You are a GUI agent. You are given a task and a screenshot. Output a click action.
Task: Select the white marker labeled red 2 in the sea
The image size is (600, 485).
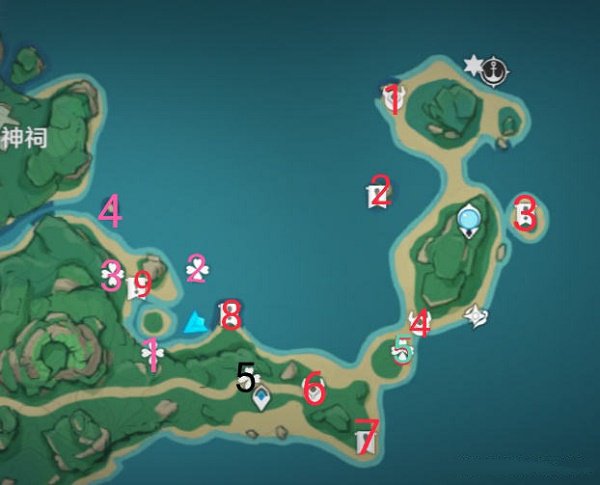tap(378, 191)
